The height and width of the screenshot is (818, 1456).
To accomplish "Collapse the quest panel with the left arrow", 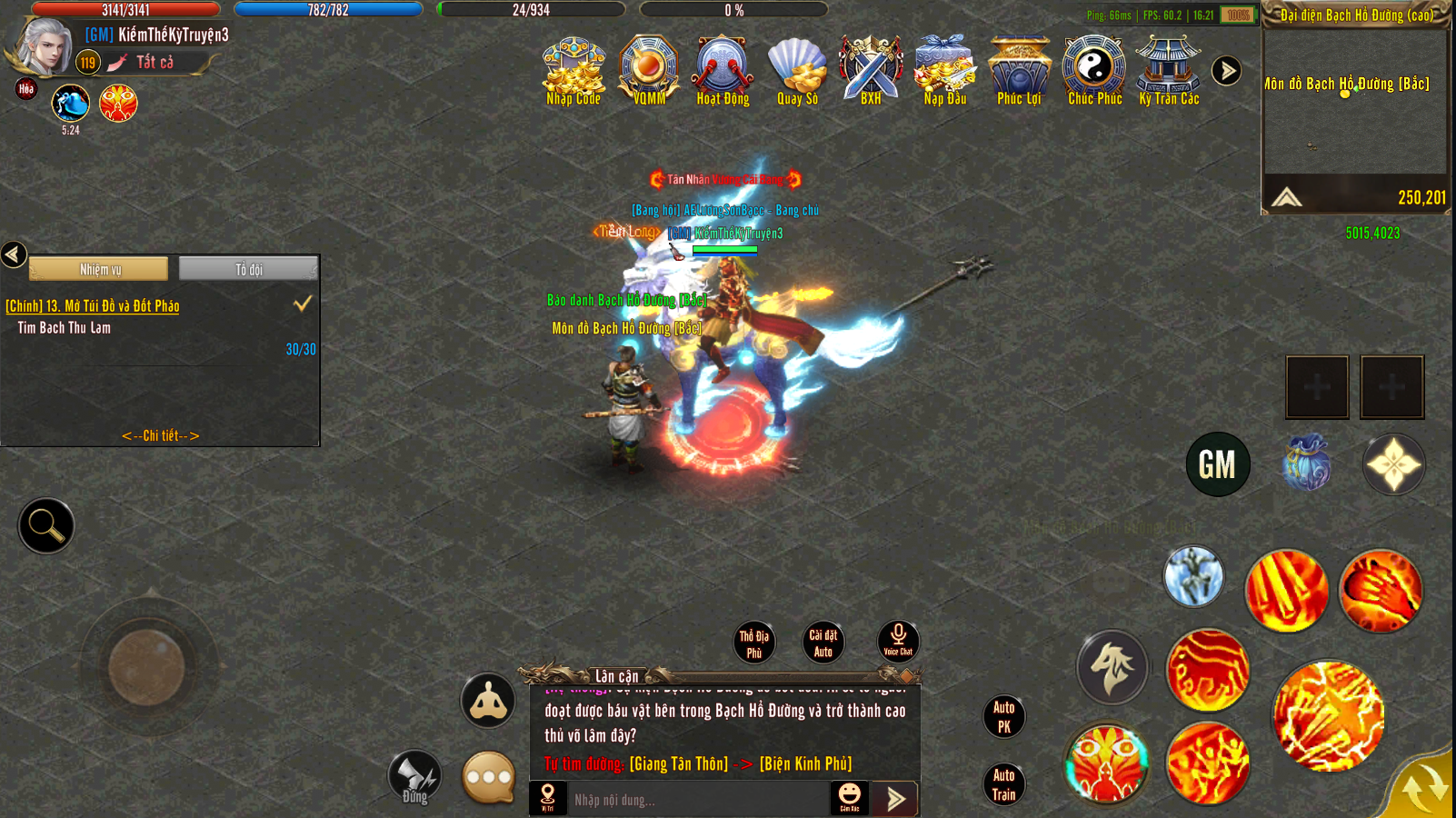I will [x=14, y=254].
